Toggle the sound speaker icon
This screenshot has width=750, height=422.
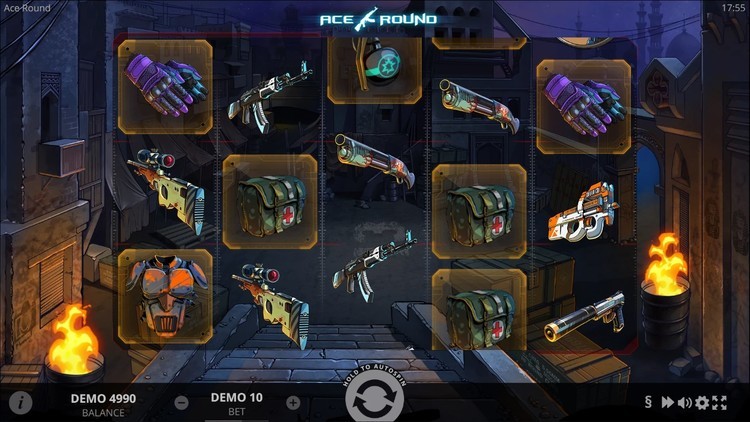[x=685, y=402]
